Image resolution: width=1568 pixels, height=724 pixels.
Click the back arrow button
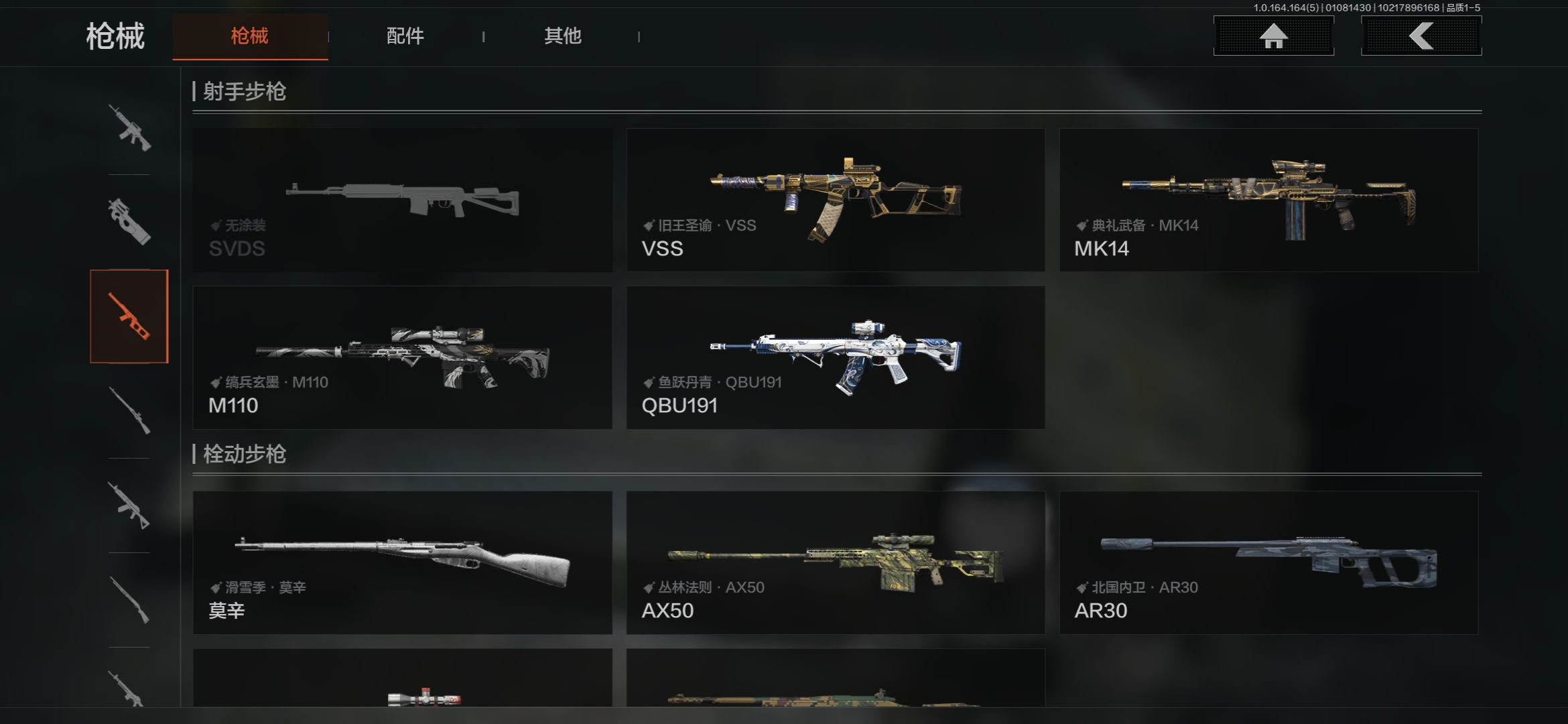click(1421, 36)
